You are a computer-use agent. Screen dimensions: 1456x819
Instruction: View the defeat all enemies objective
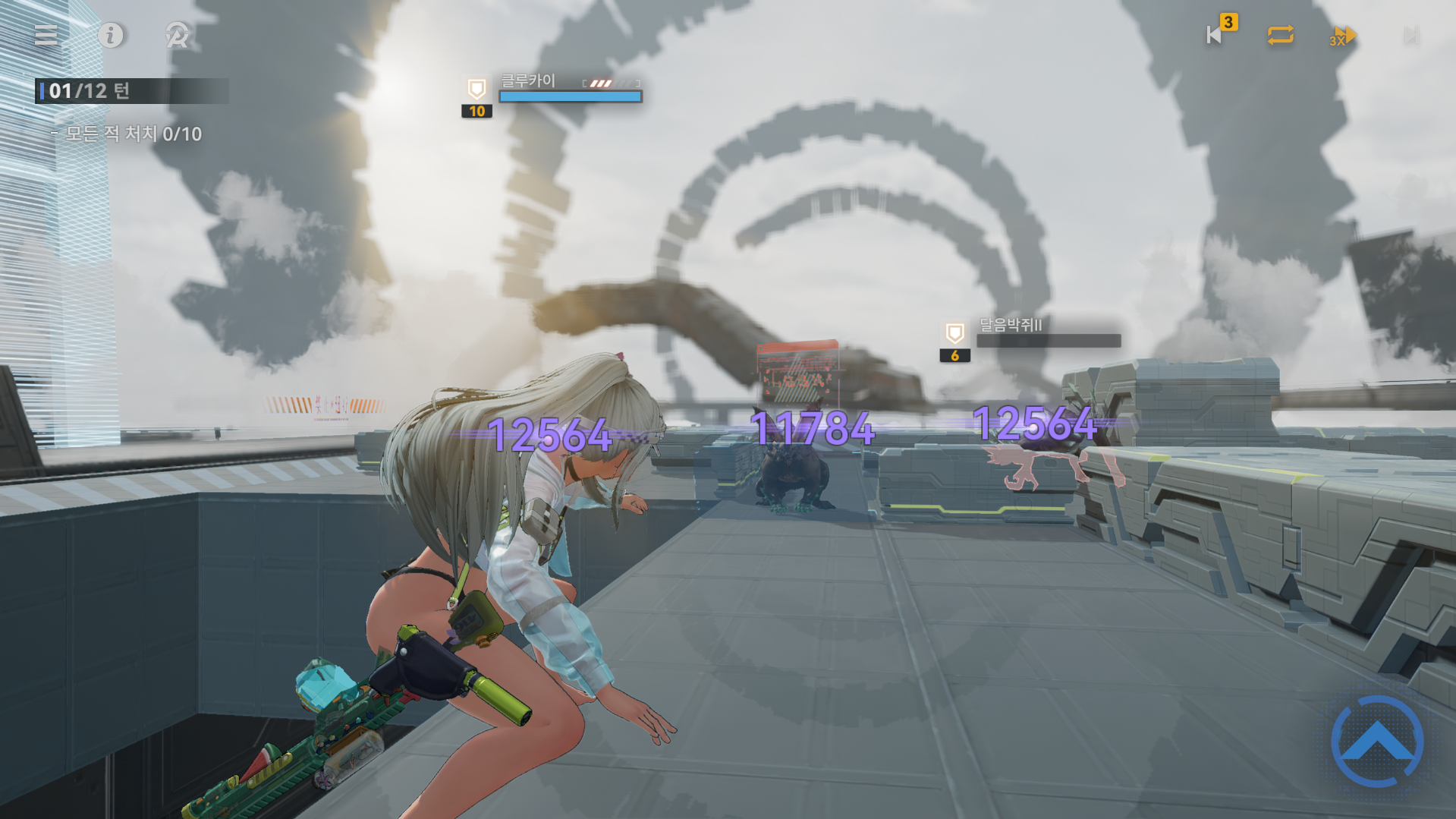(134, 134)
